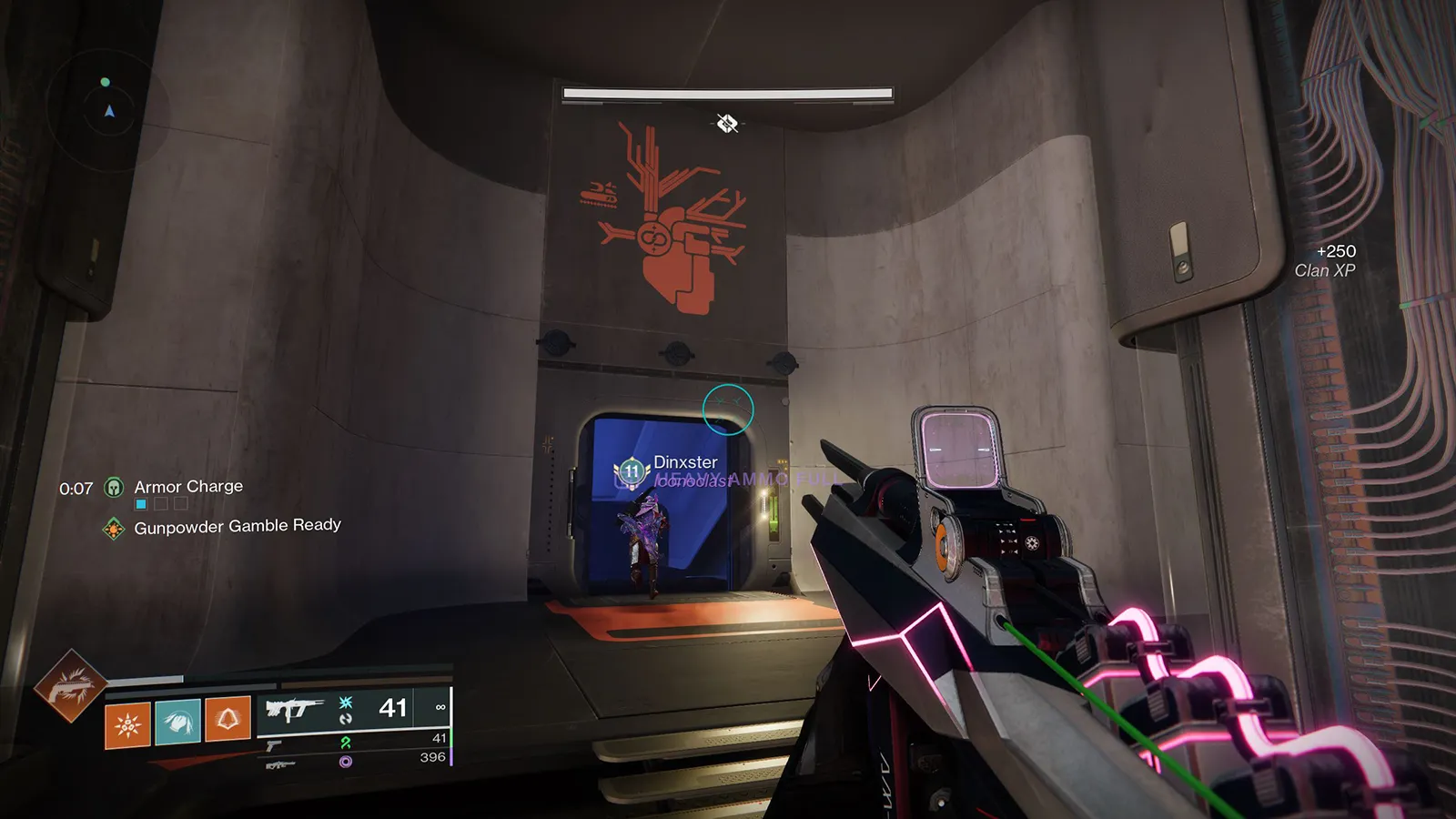Switch to the heavy machine gun slot

(279, 764)
